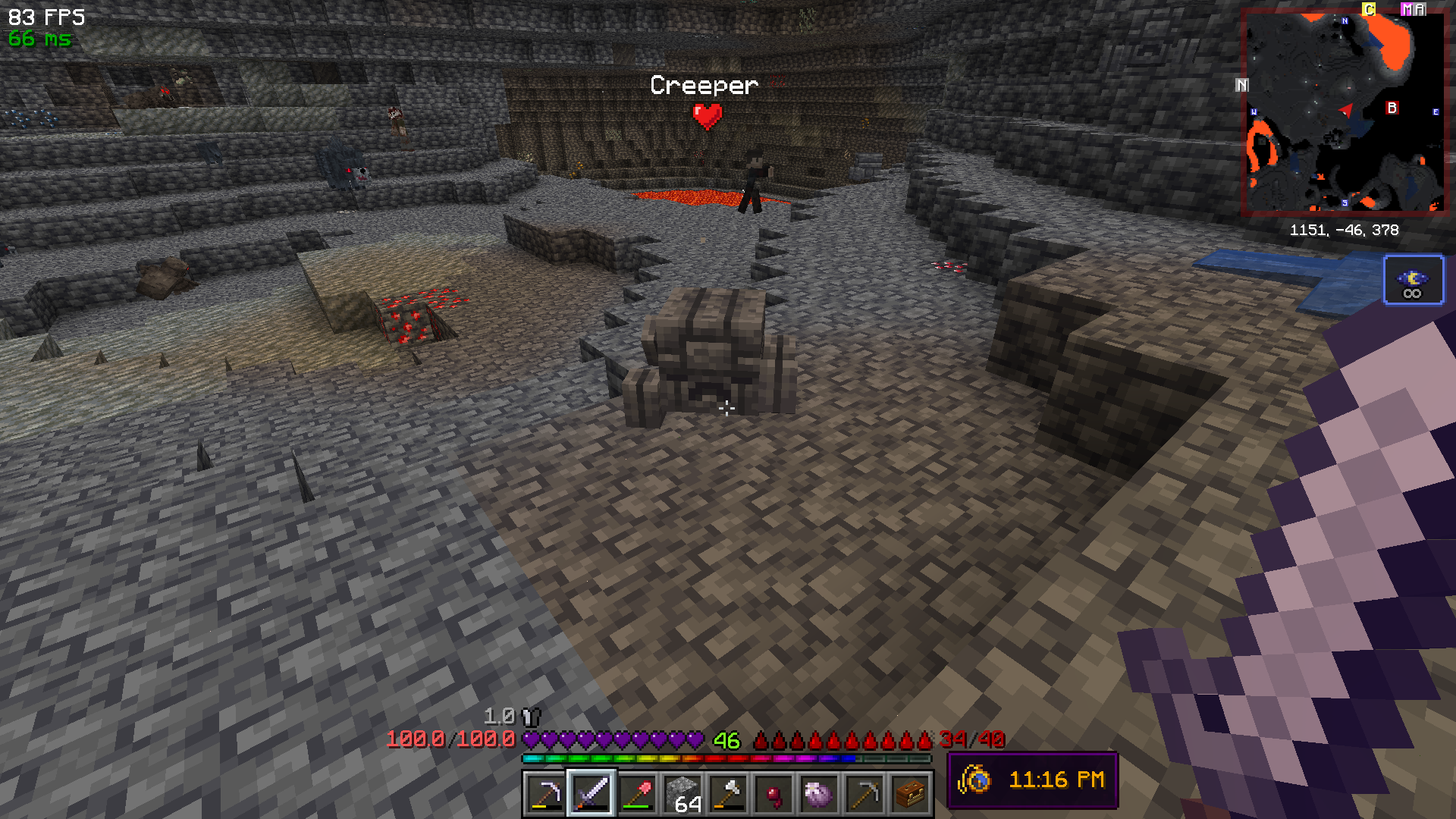Click the magenta M waypoint marker
This screenshot has height=819, width=1456.
coord(1407,9)
